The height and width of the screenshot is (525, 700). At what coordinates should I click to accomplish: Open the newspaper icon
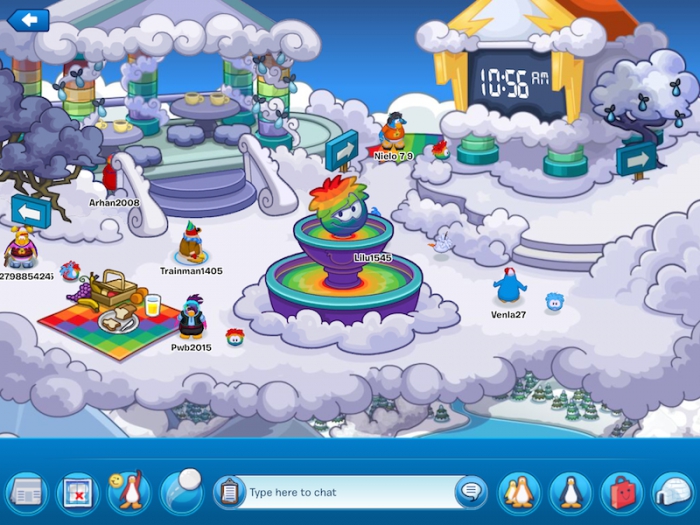click(26, 493)
